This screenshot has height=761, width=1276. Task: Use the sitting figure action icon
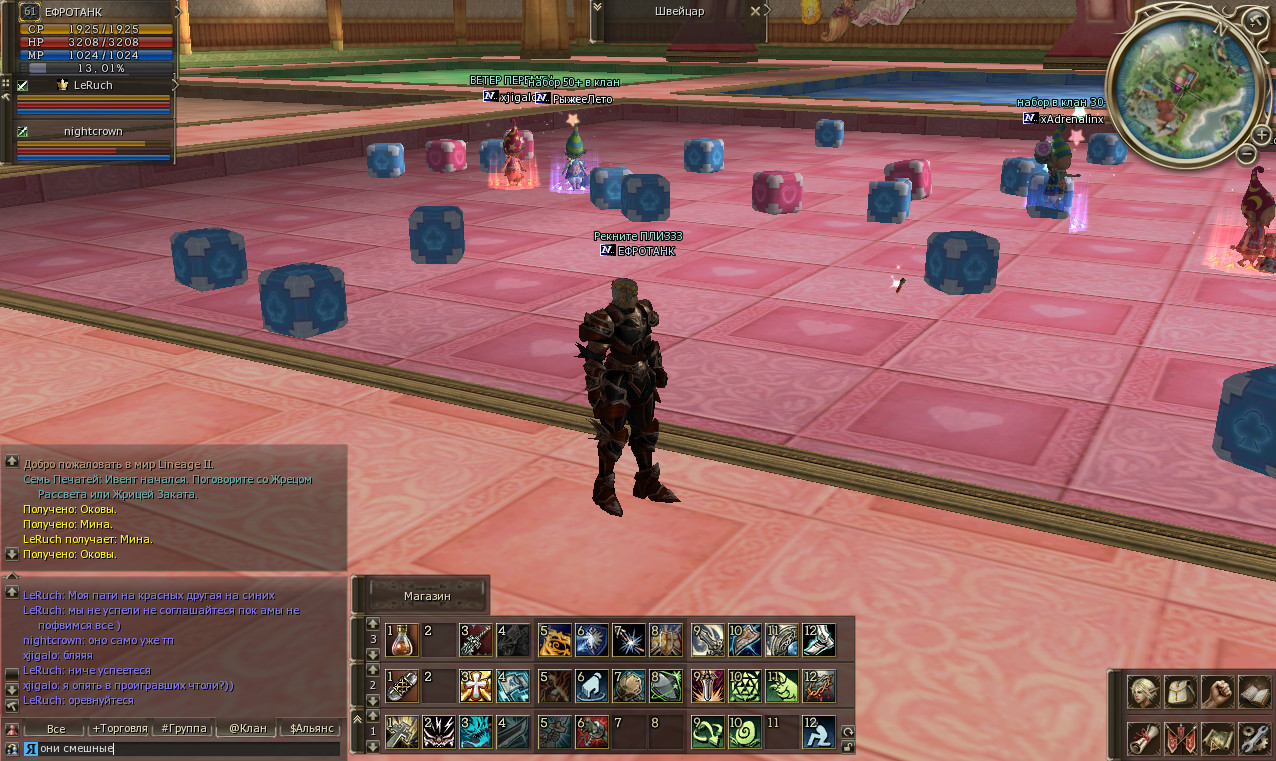point(819,732)
